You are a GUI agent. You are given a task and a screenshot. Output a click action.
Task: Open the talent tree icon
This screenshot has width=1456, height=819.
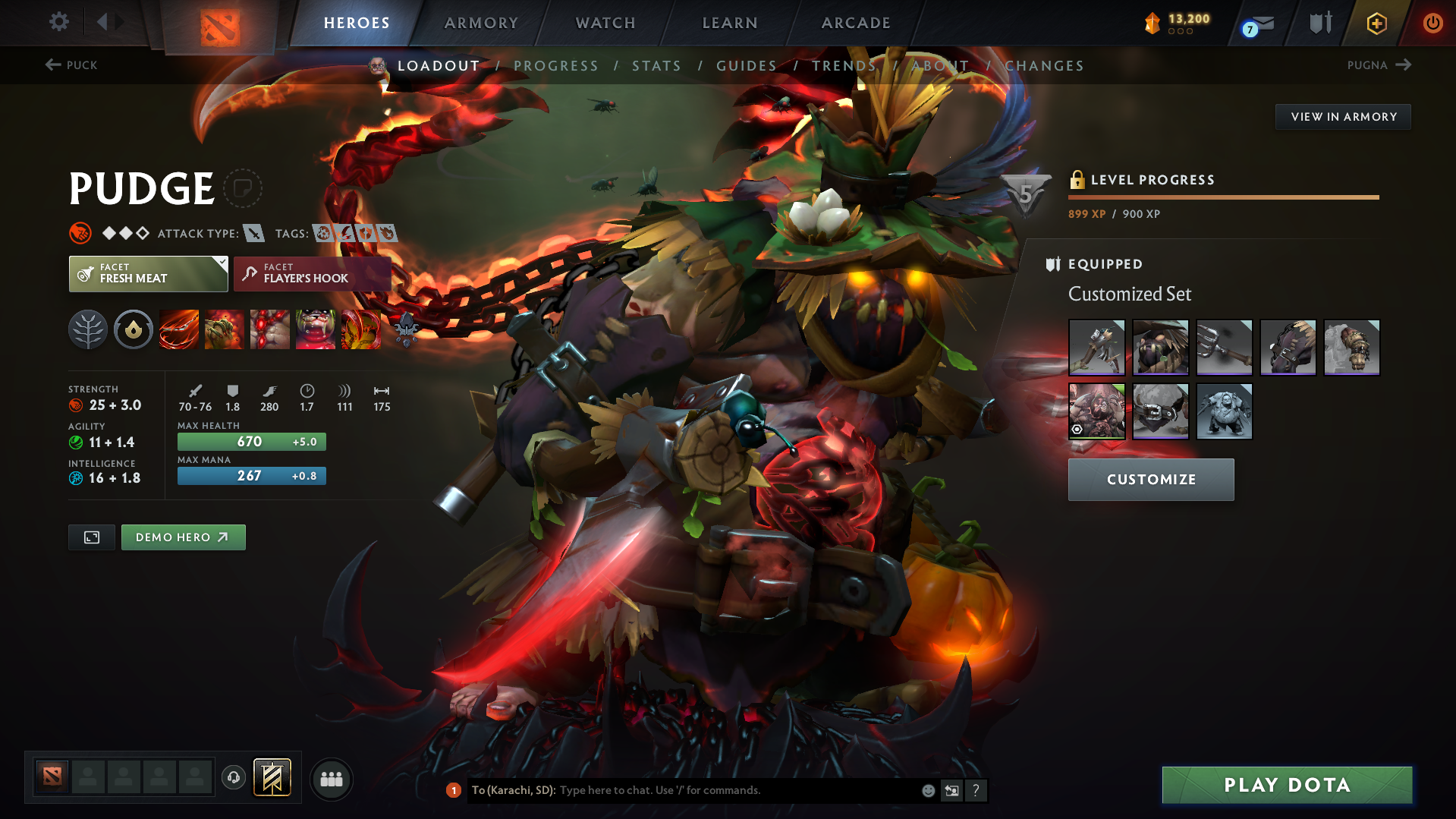[87, 329]
